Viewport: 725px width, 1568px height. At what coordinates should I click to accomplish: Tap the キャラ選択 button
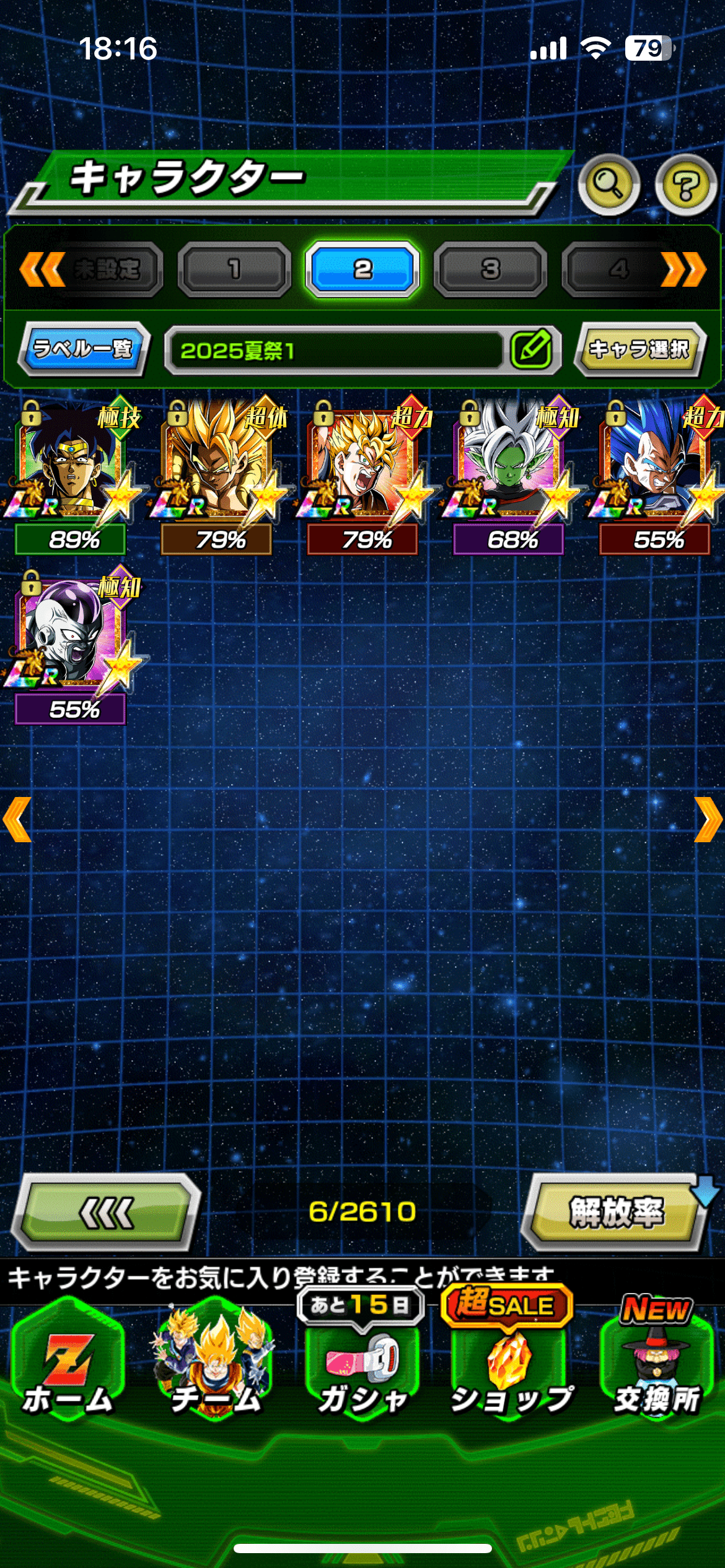tap(639, 349)
